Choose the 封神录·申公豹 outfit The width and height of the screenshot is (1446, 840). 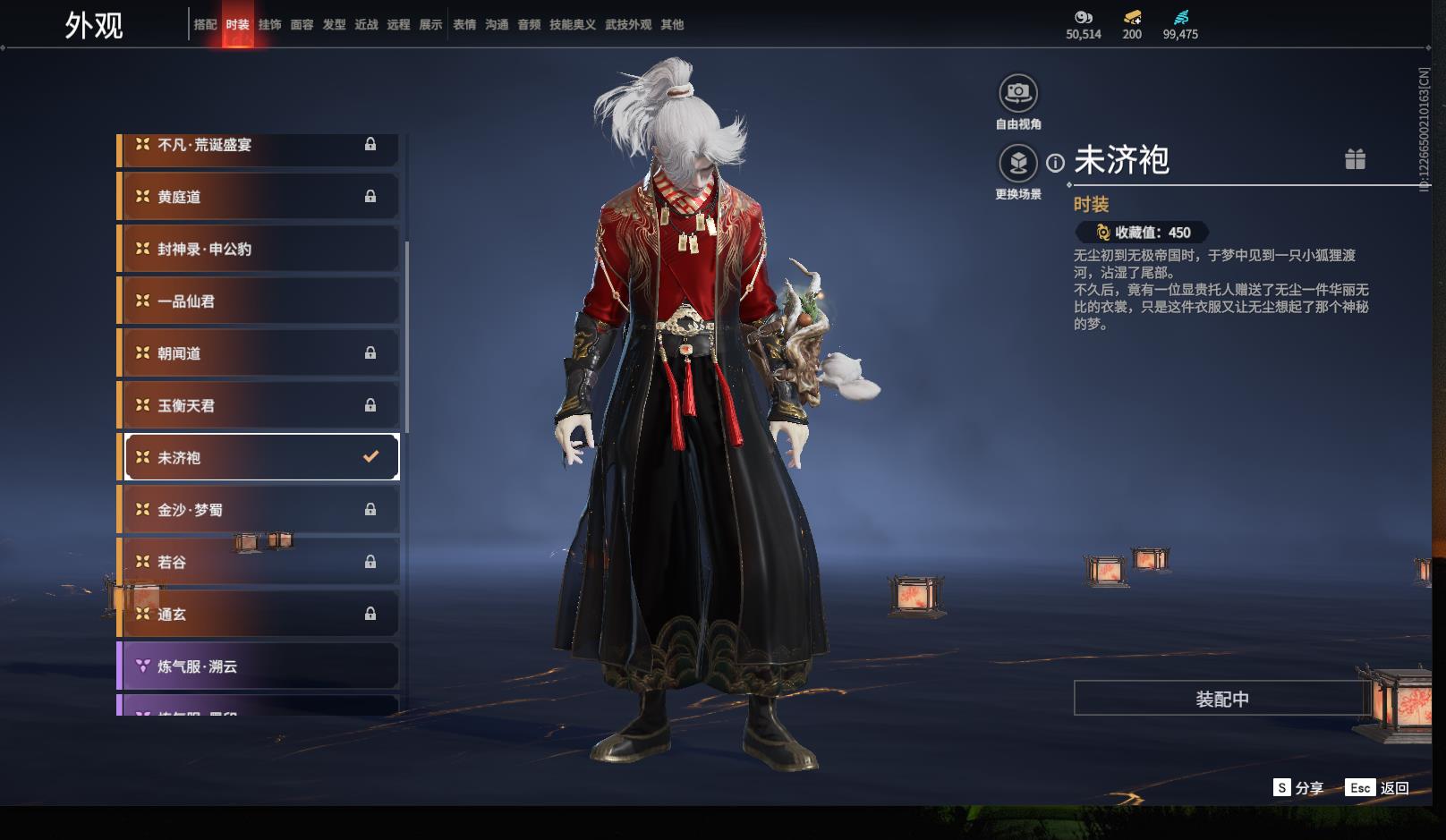259,249
